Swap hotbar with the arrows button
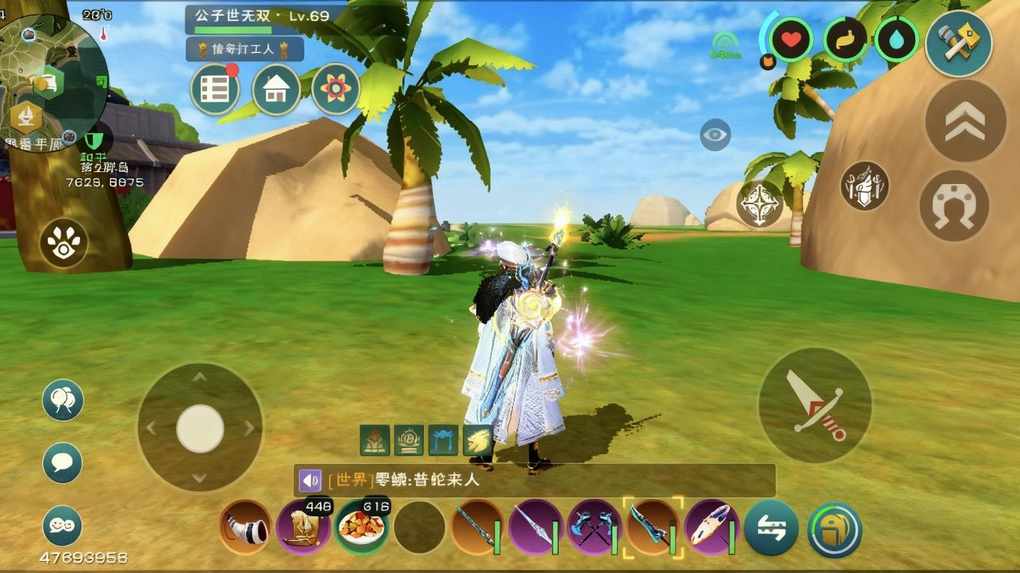 pos(771,528)
